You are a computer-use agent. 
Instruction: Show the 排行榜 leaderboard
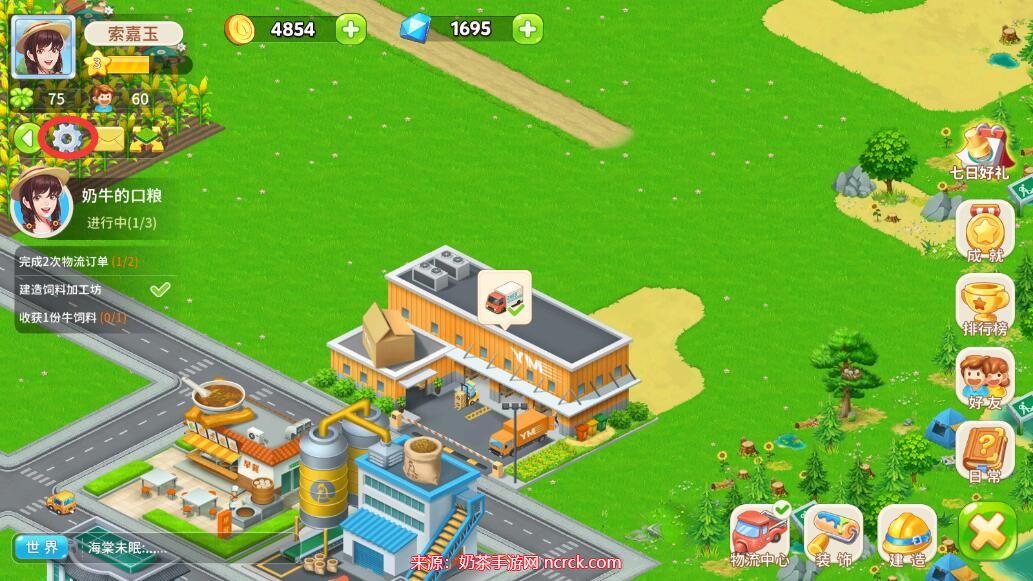click(x=984, y=305)
